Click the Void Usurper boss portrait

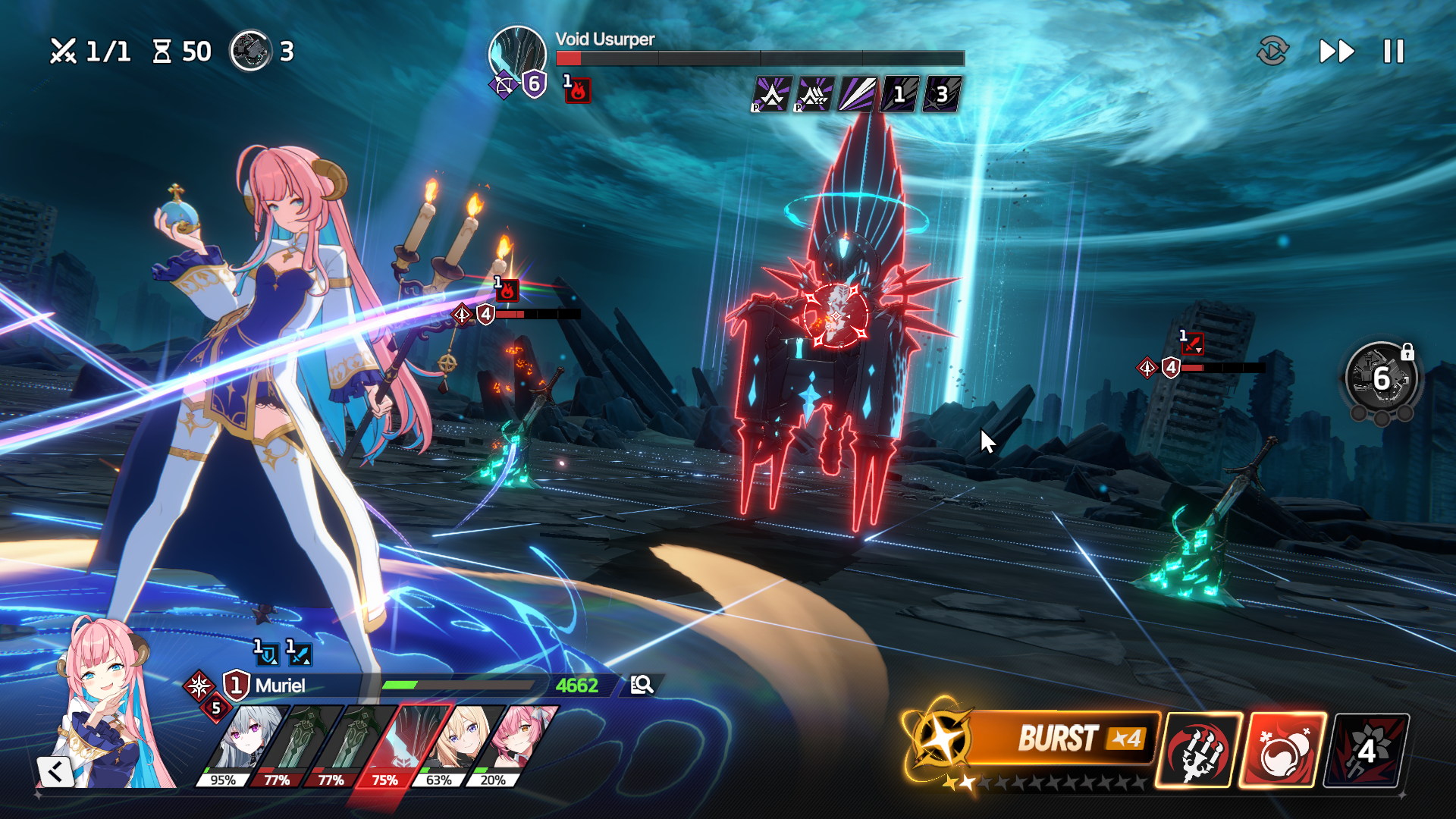click(x=517, y=55)
